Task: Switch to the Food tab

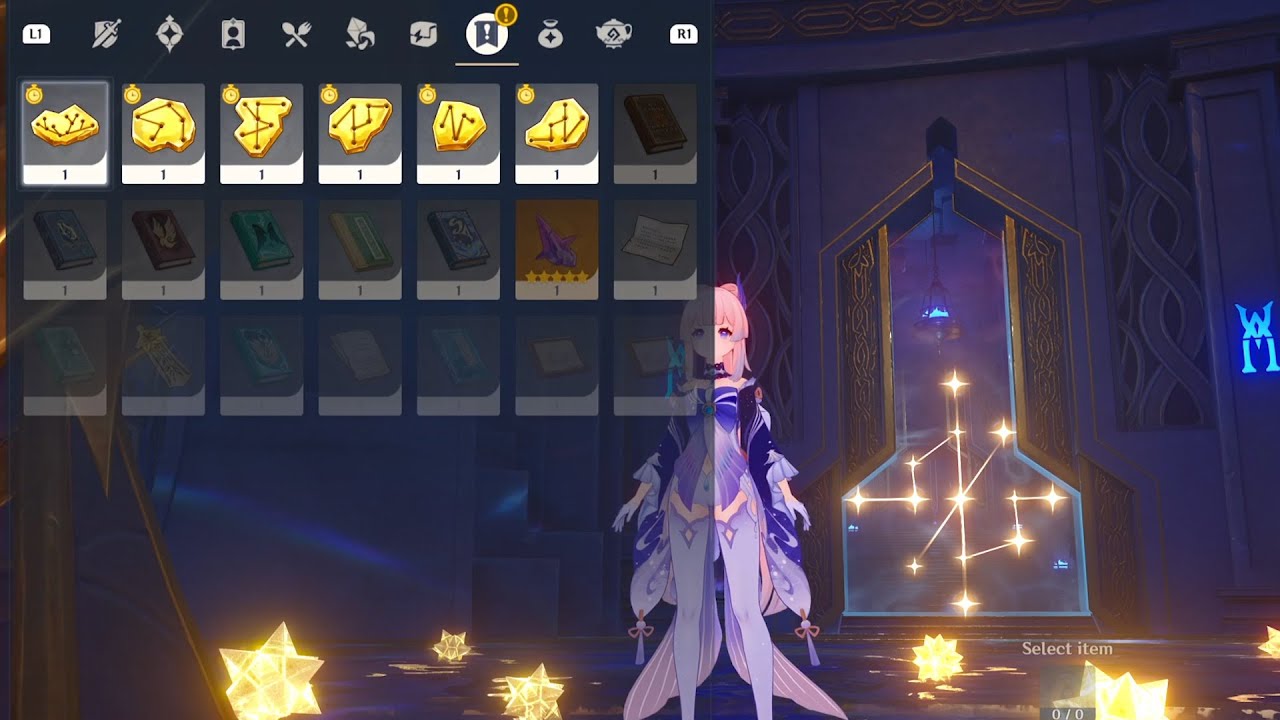Action: 296,35
